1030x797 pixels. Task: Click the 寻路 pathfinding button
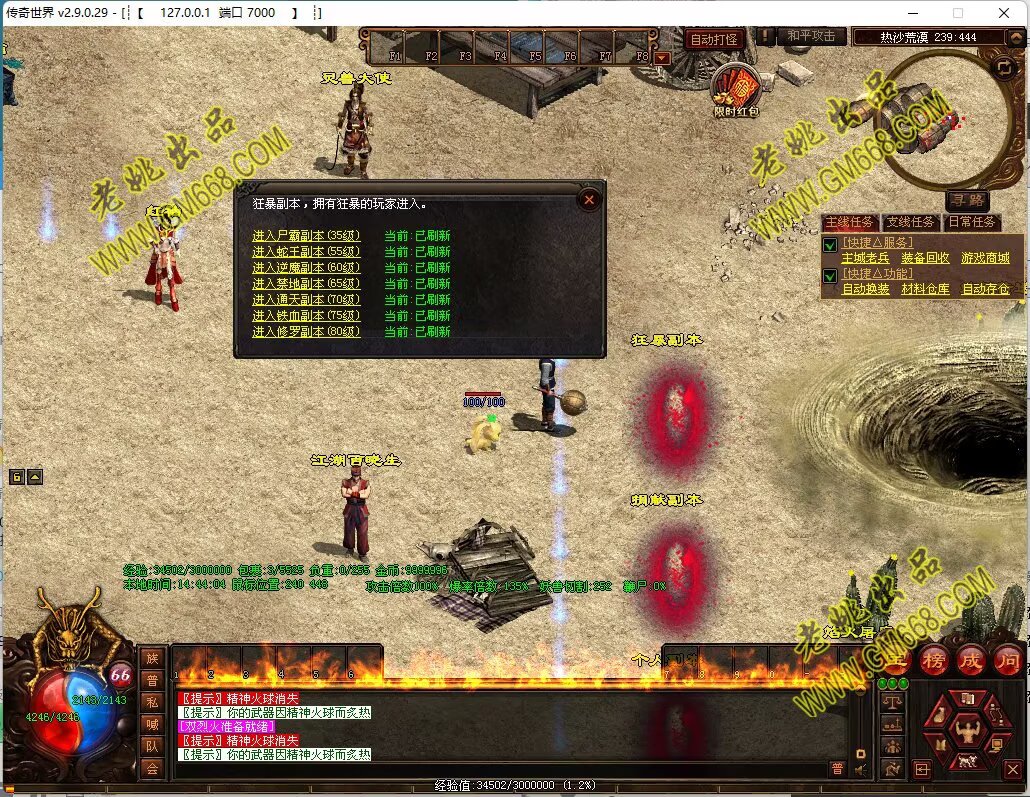point(967,200)
